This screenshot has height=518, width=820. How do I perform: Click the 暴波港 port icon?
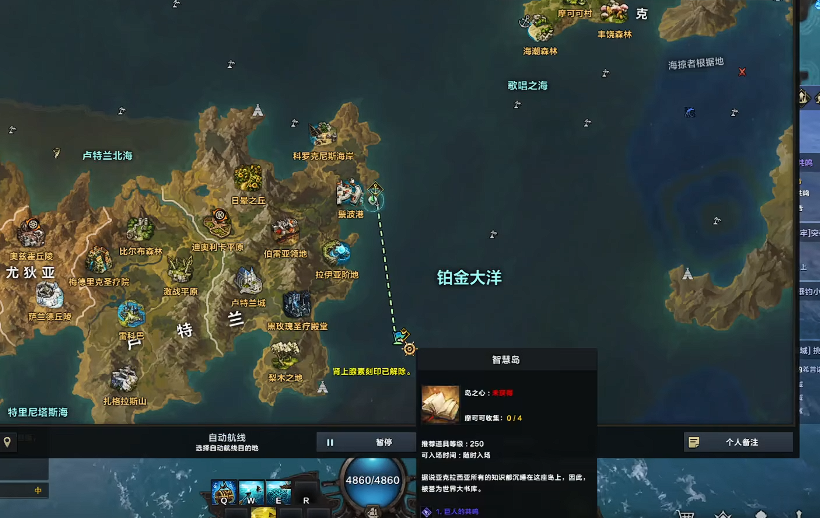pyautogui.click(x=349, y=192)
